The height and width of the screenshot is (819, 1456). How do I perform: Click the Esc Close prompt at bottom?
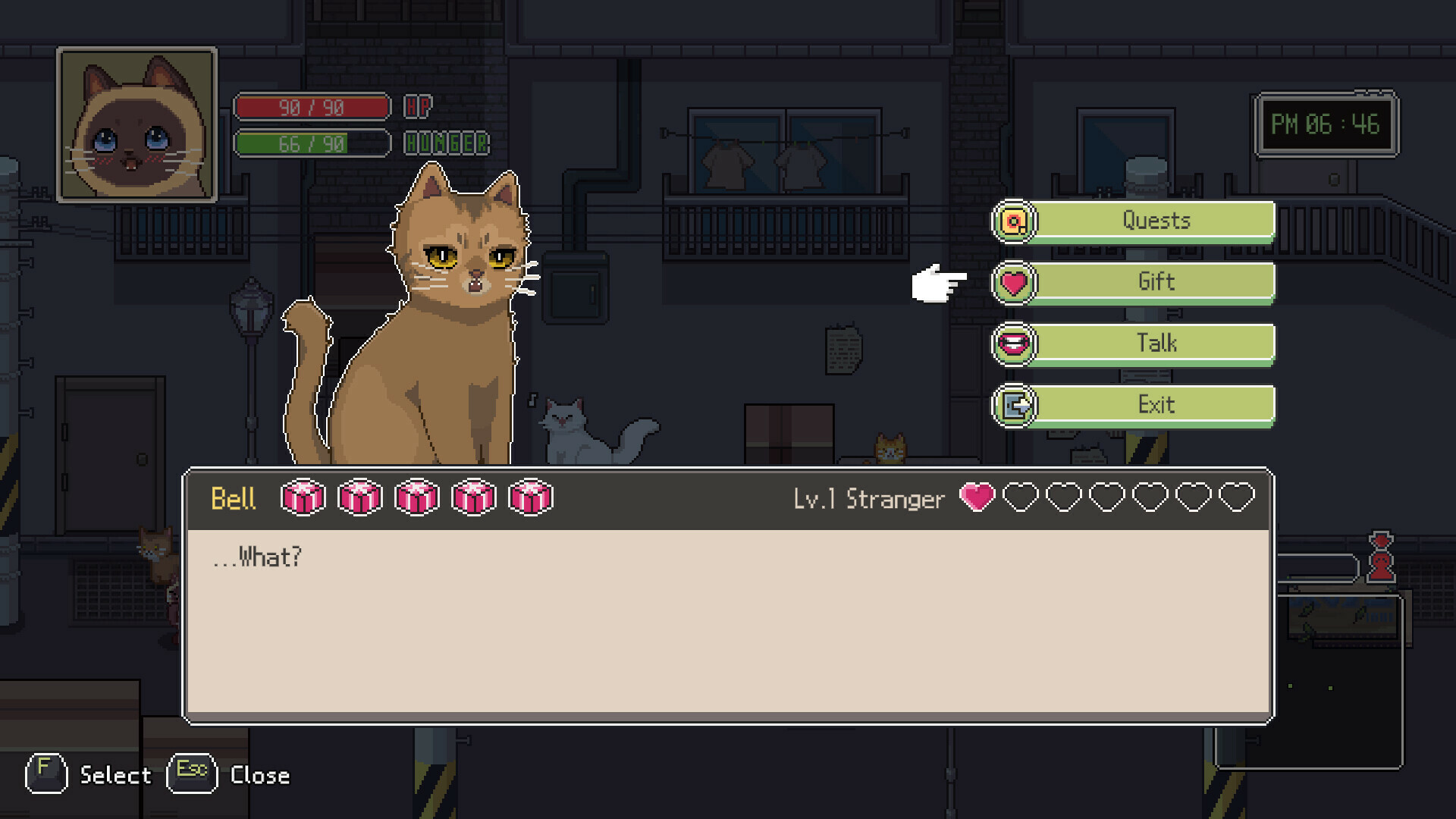[227, 775]
